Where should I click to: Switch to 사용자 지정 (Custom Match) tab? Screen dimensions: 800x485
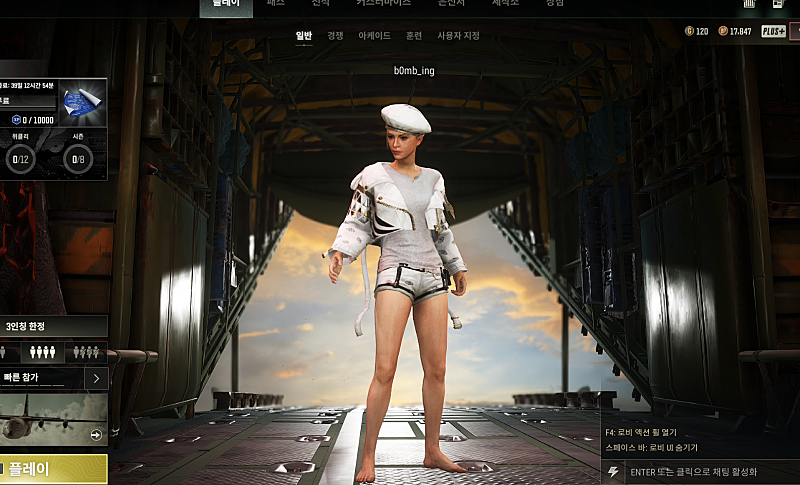[x=458, y=36]
